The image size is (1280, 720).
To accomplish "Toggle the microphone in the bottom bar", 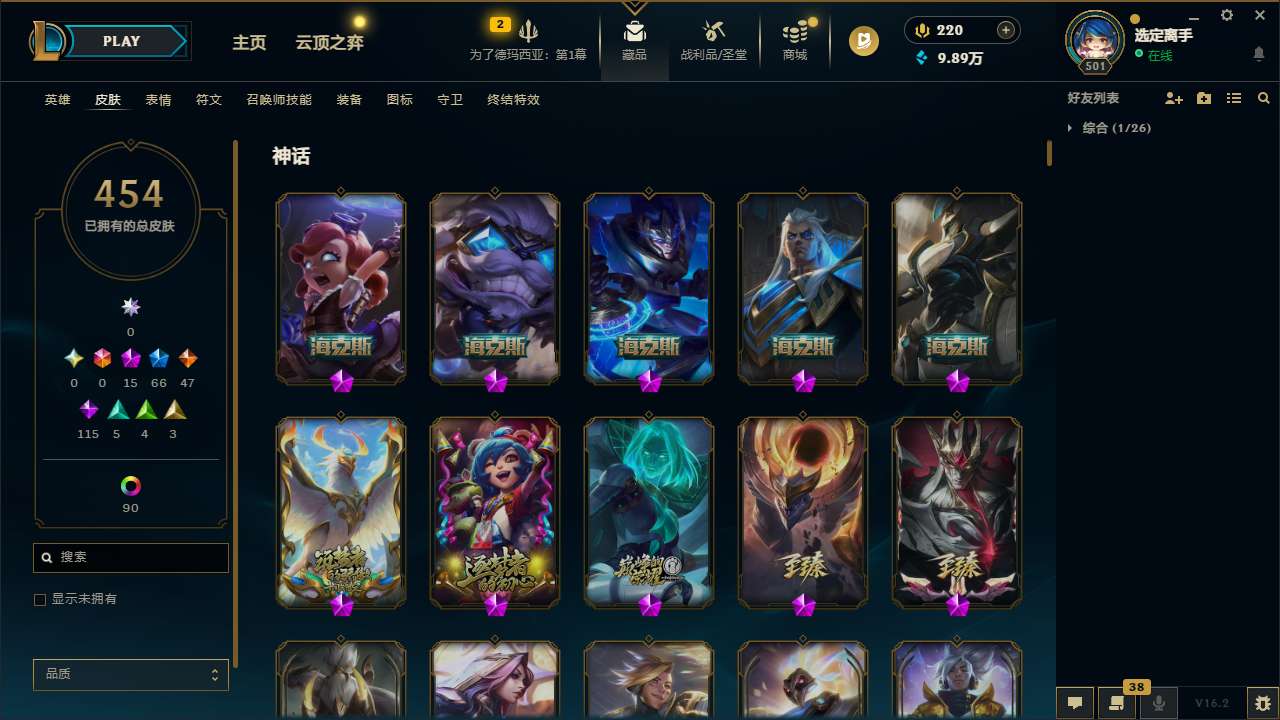I will click(x=1159, y=703).
